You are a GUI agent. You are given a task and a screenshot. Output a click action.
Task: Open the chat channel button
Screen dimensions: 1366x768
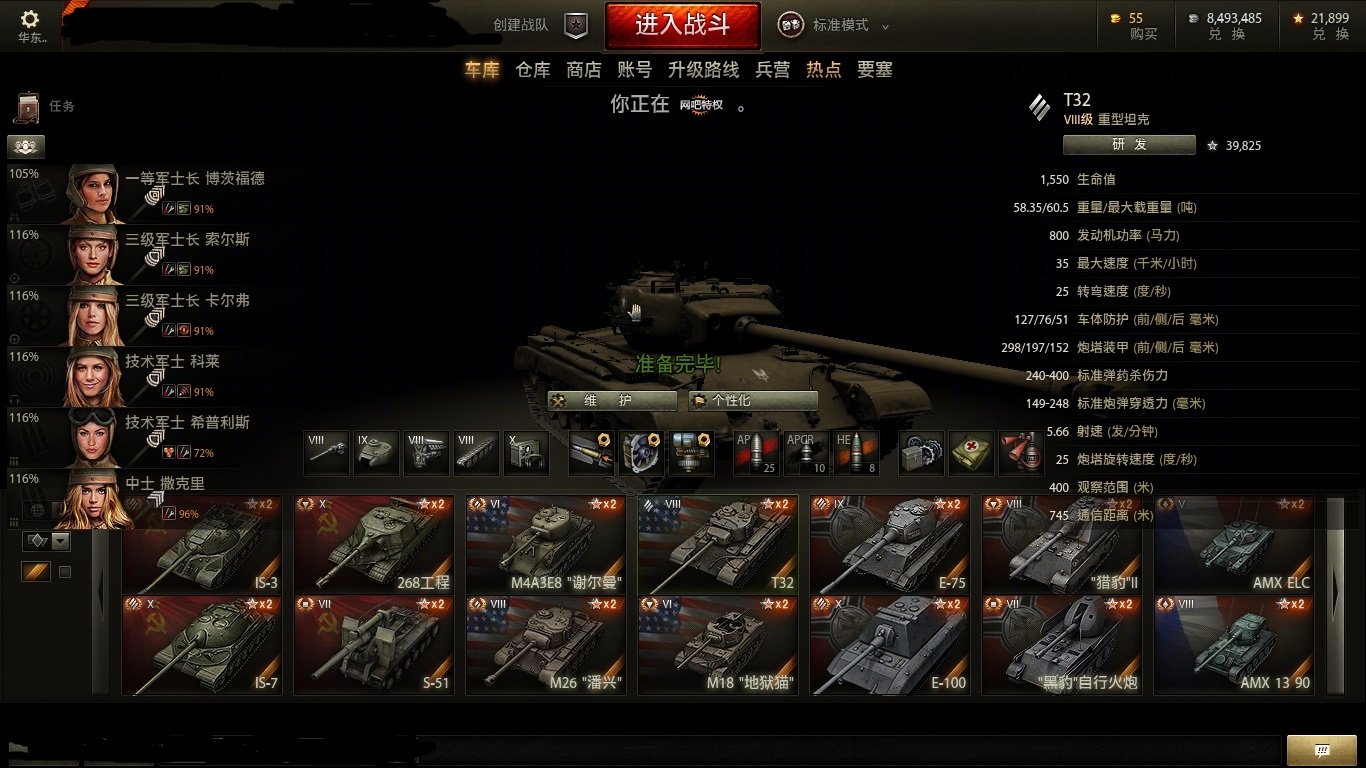(1321, 750)
